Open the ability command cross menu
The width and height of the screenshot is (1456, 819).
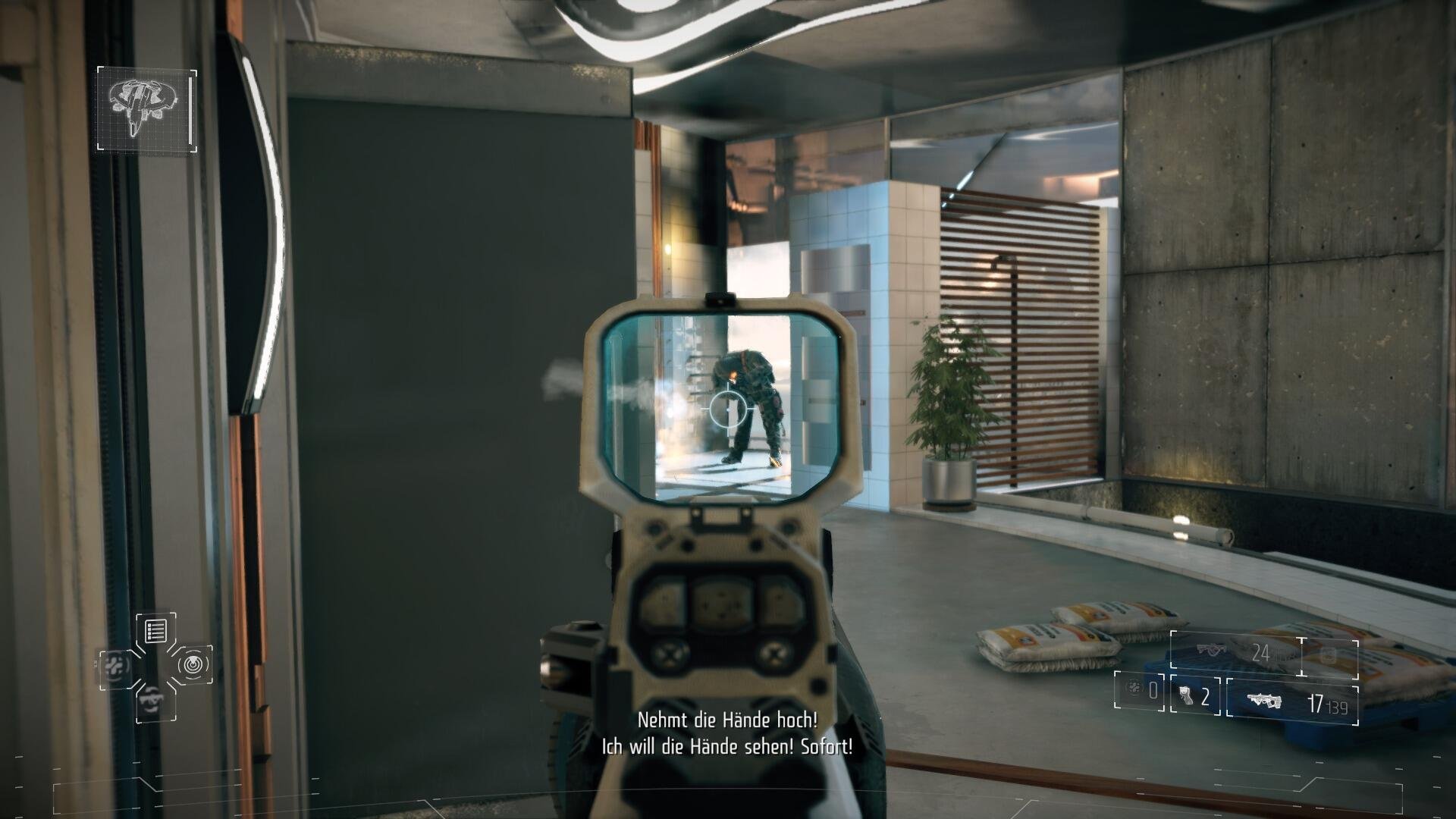point(155,667)
